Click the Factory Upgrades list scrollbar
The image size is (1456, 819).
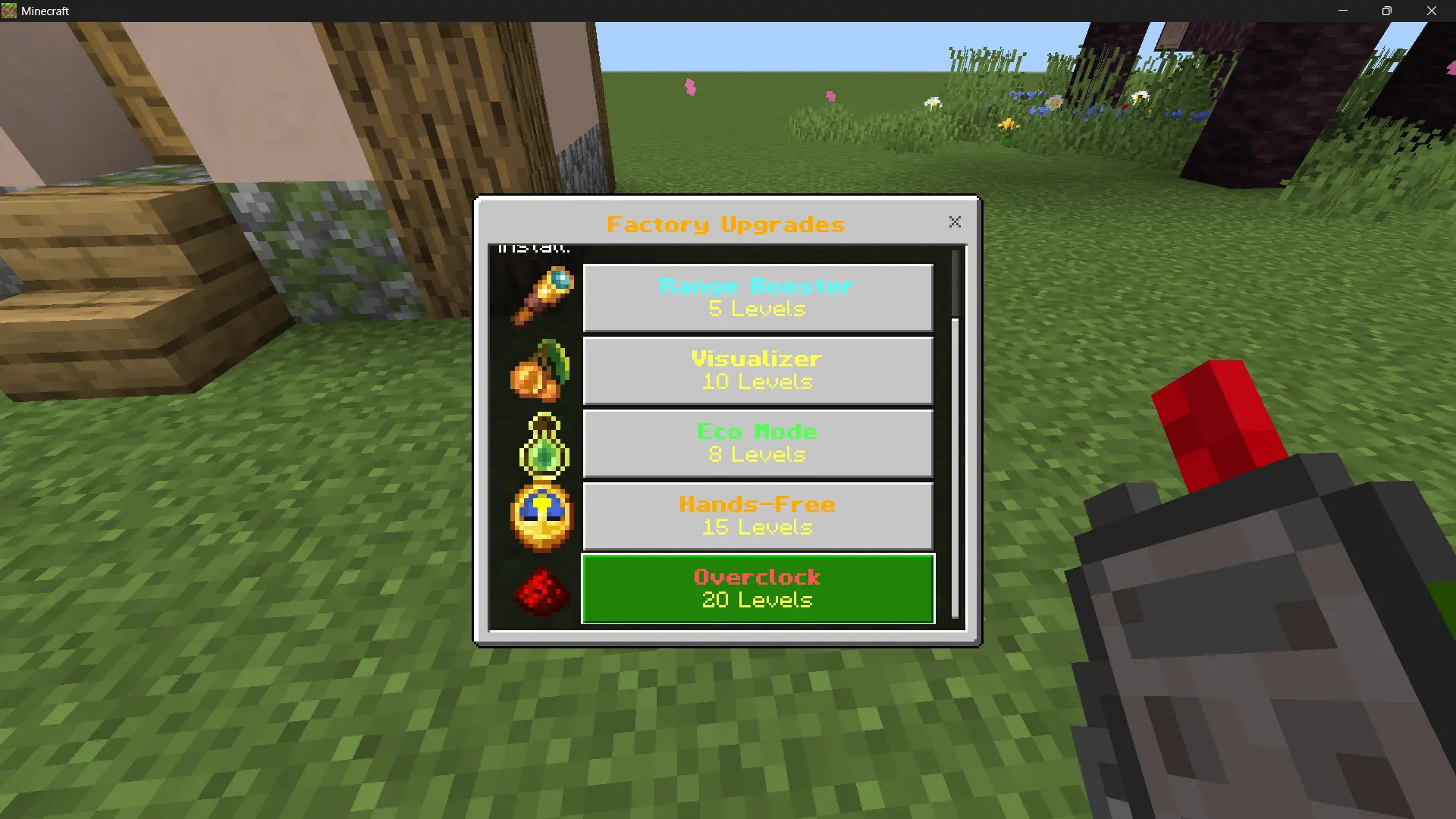pyautogui.click(x=955, y=466)
